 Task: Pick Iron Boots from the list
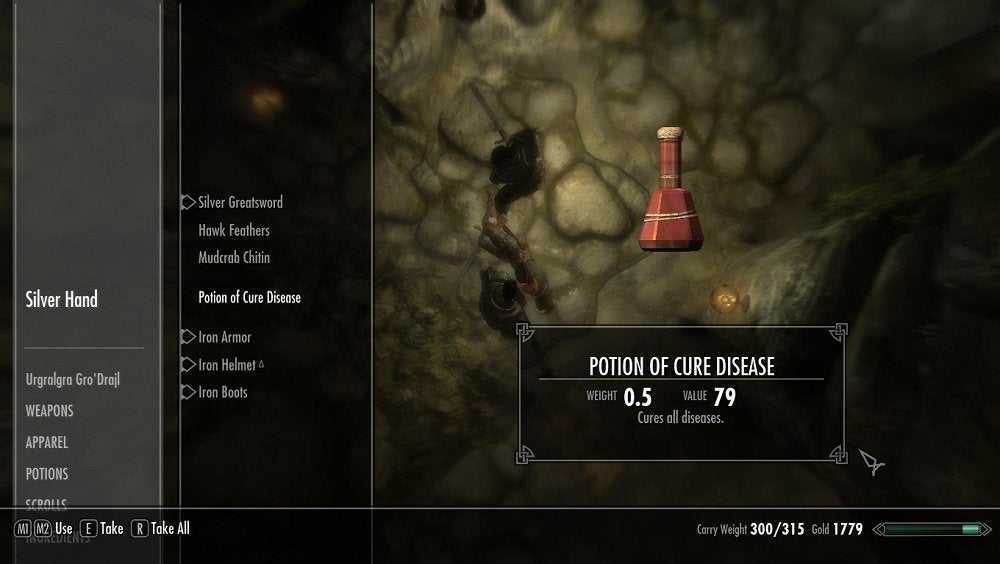tap(222, 392)
